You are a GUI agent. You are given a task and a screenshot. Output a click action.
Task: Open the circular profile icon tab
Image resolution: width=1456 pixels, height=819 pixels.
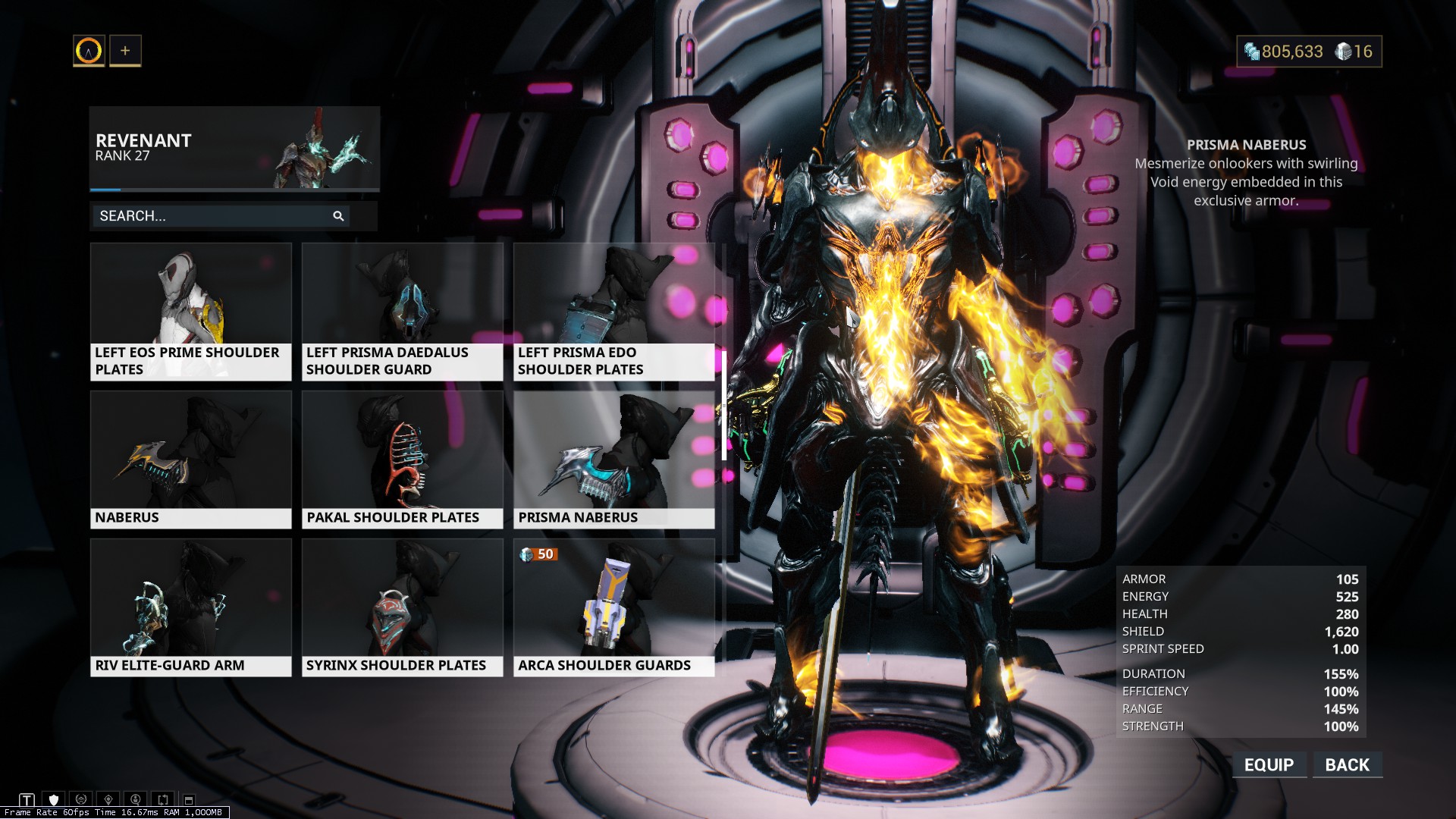[89, 51]
